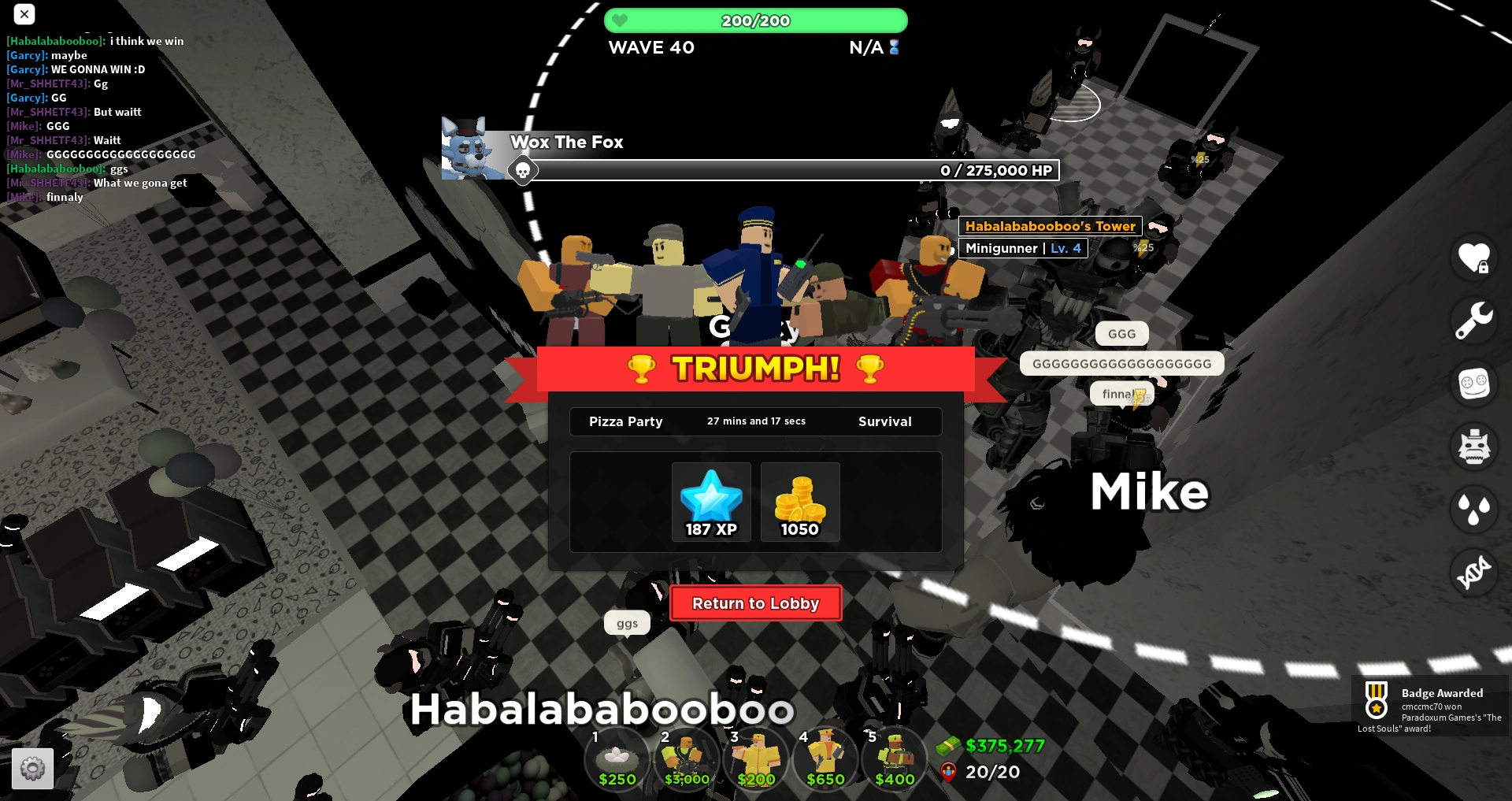1512x801 pixels.
Task: Open the gear settings icon in the bottom-left corner
Action: (33, 768)
